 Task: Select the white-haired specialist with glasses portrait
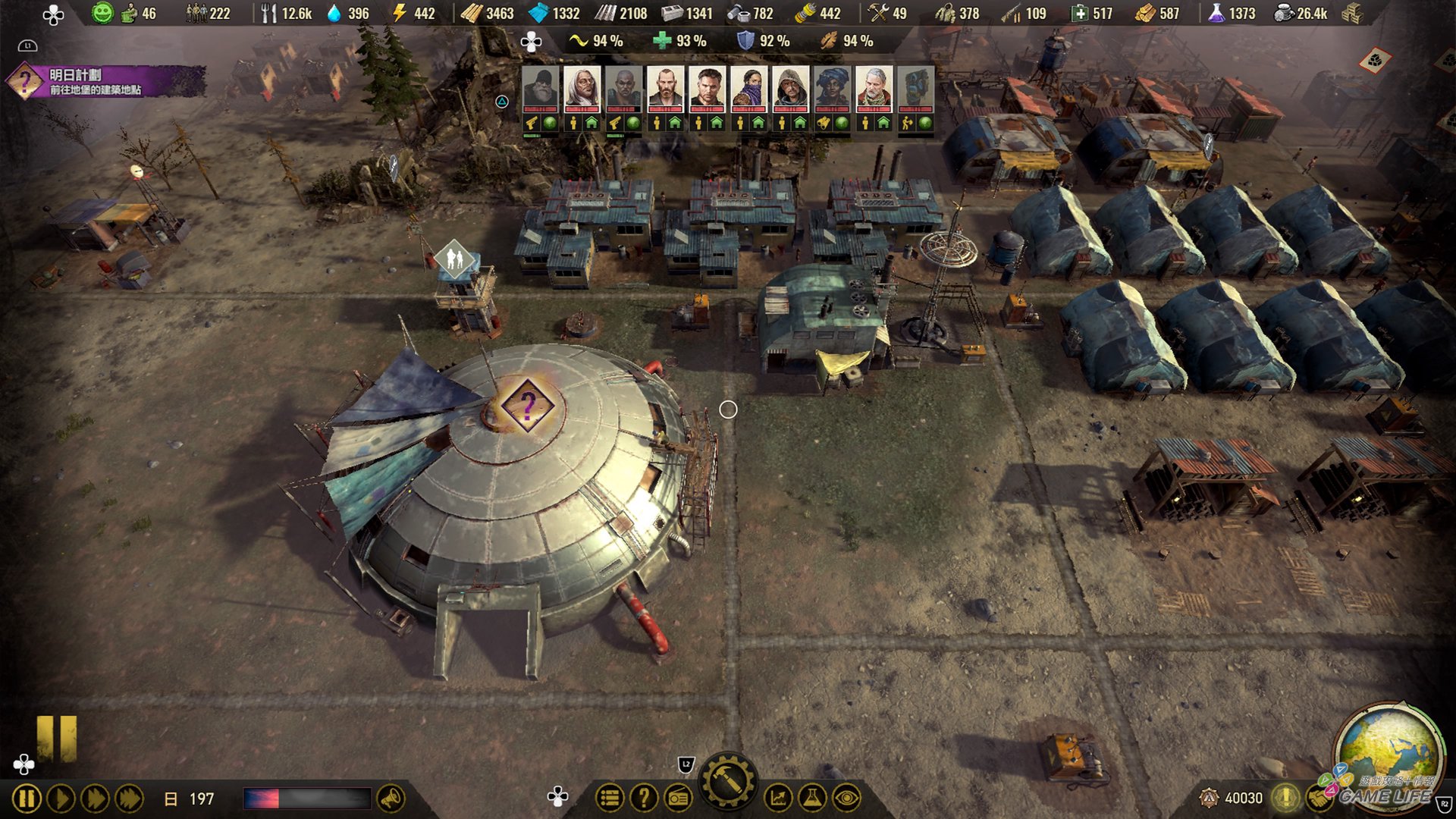point(582,89)
